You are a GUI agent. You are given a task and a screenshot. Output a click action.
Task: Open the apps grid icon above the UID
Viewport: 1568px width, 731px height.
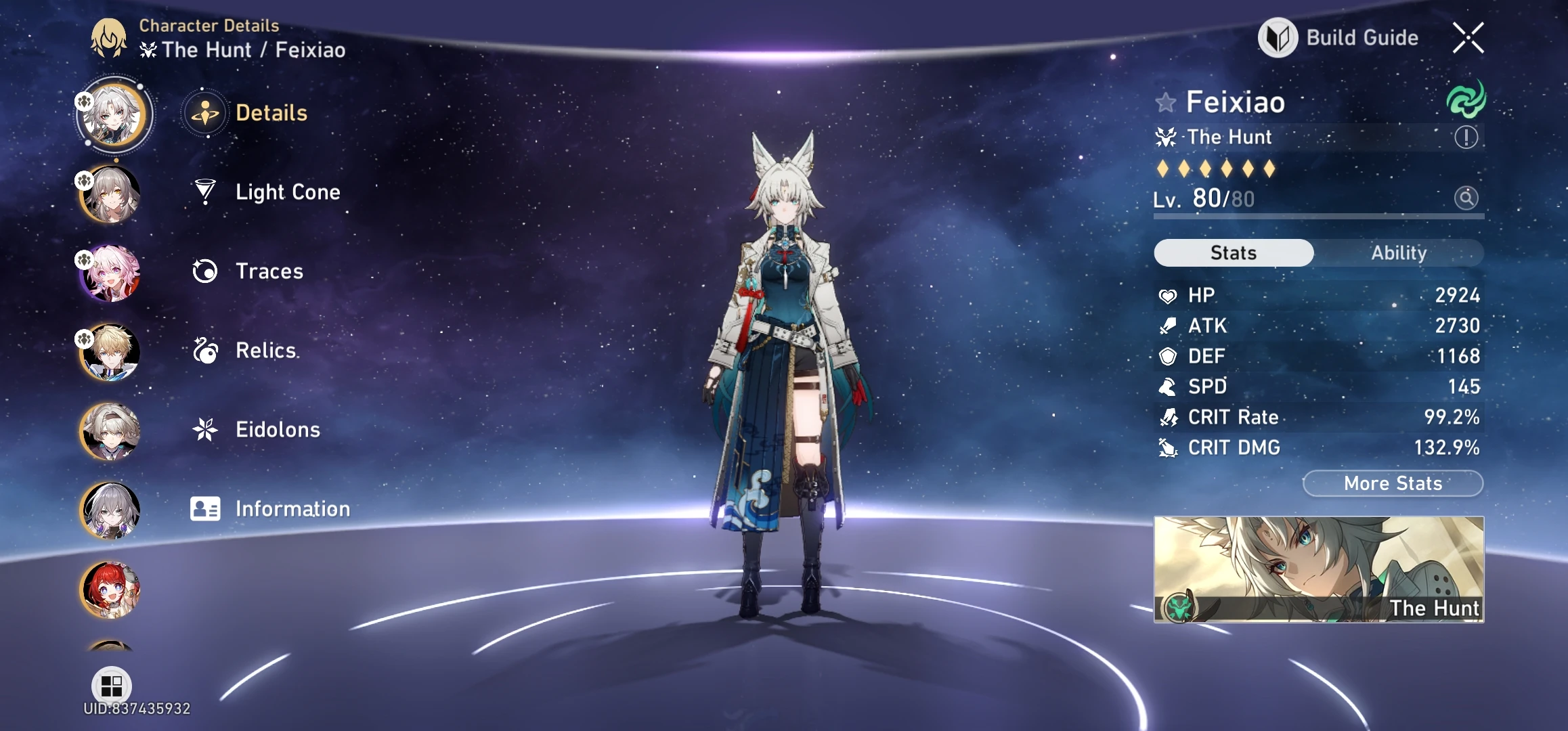[x=111, y=686]
